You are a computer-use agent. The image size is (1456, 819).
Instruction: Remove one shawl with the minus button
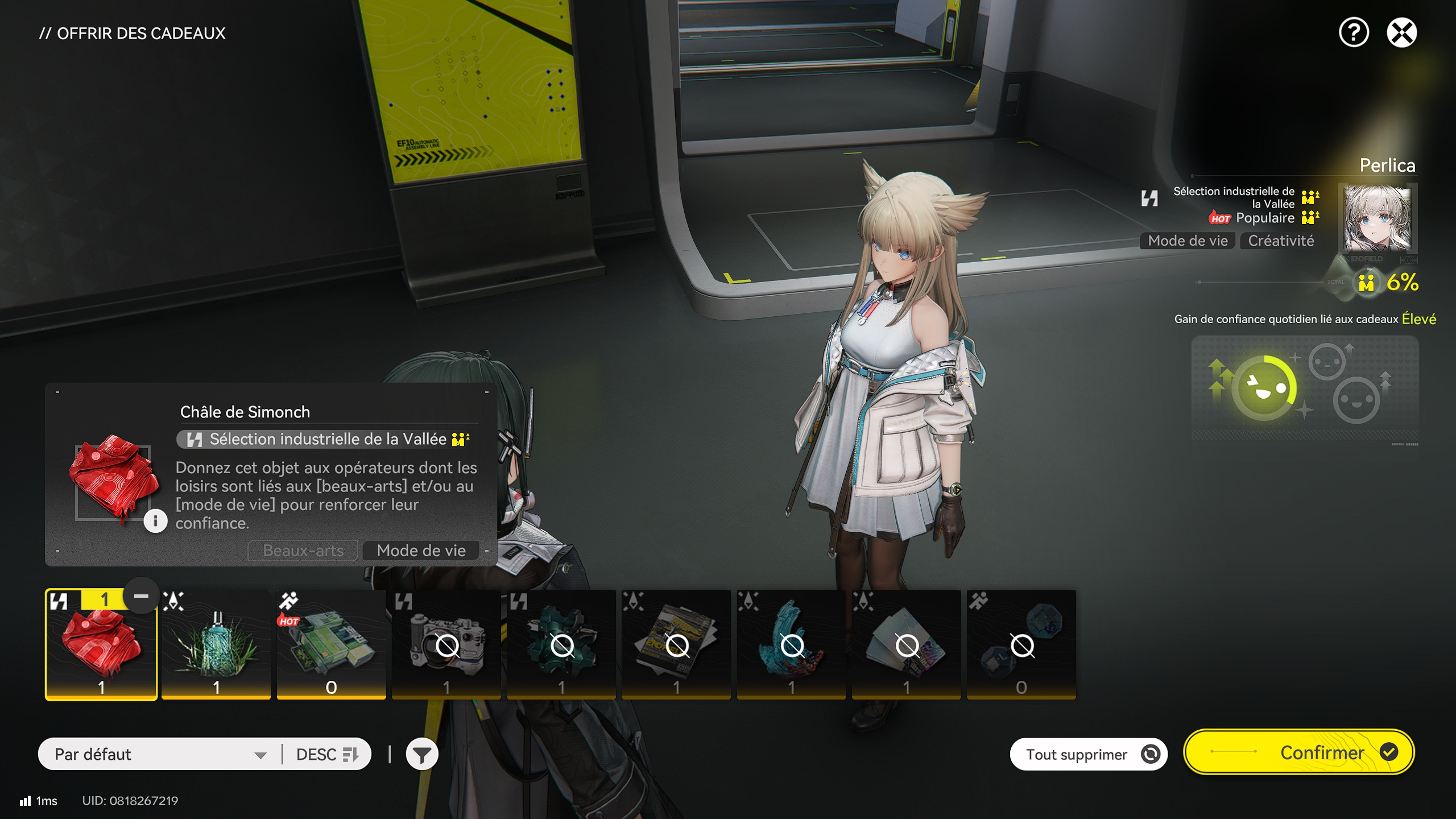tap(141, 596)
